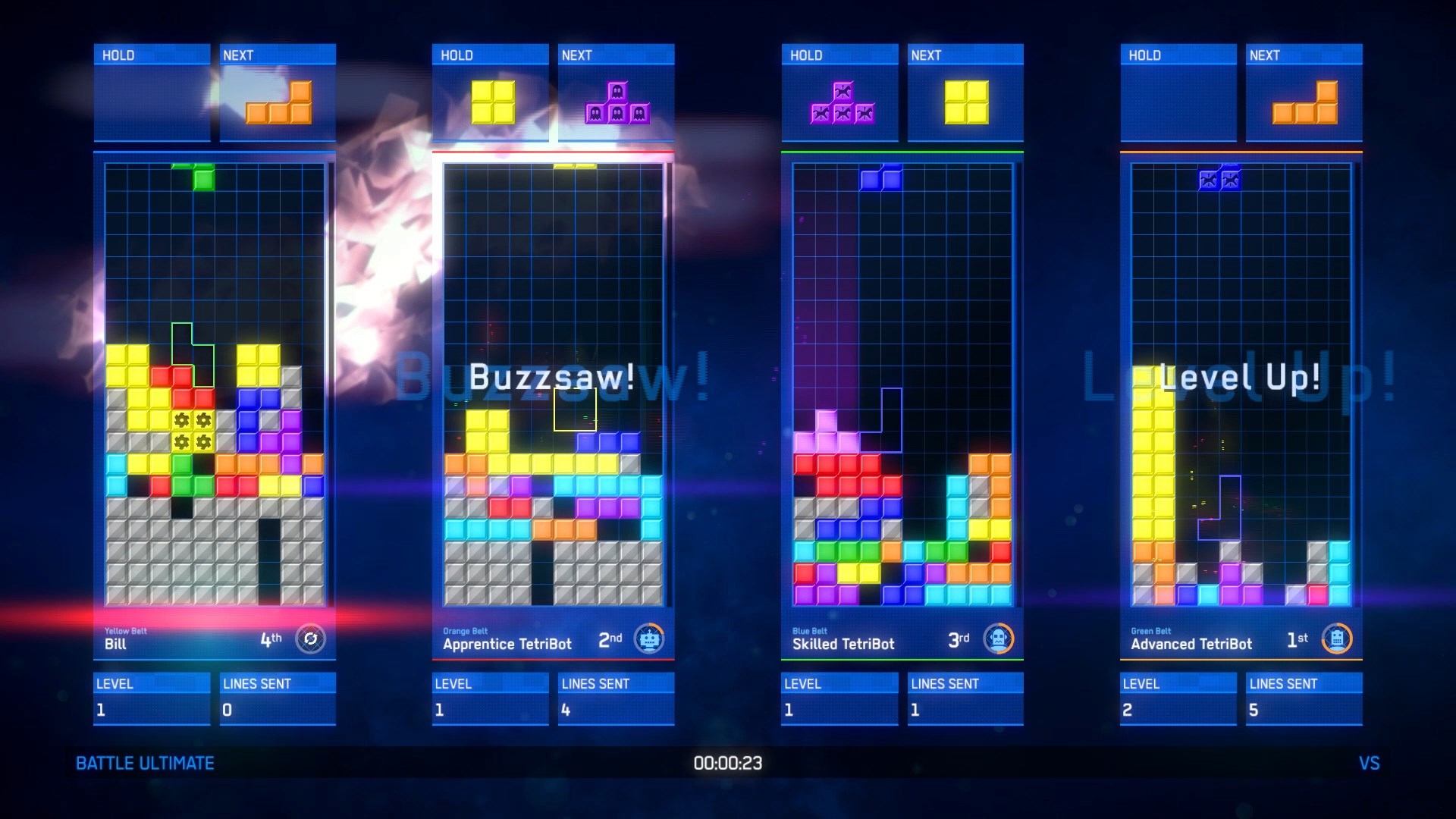Click the match timer showing 00:00:23
The image size is (1456, 819).
pos(727,763)
